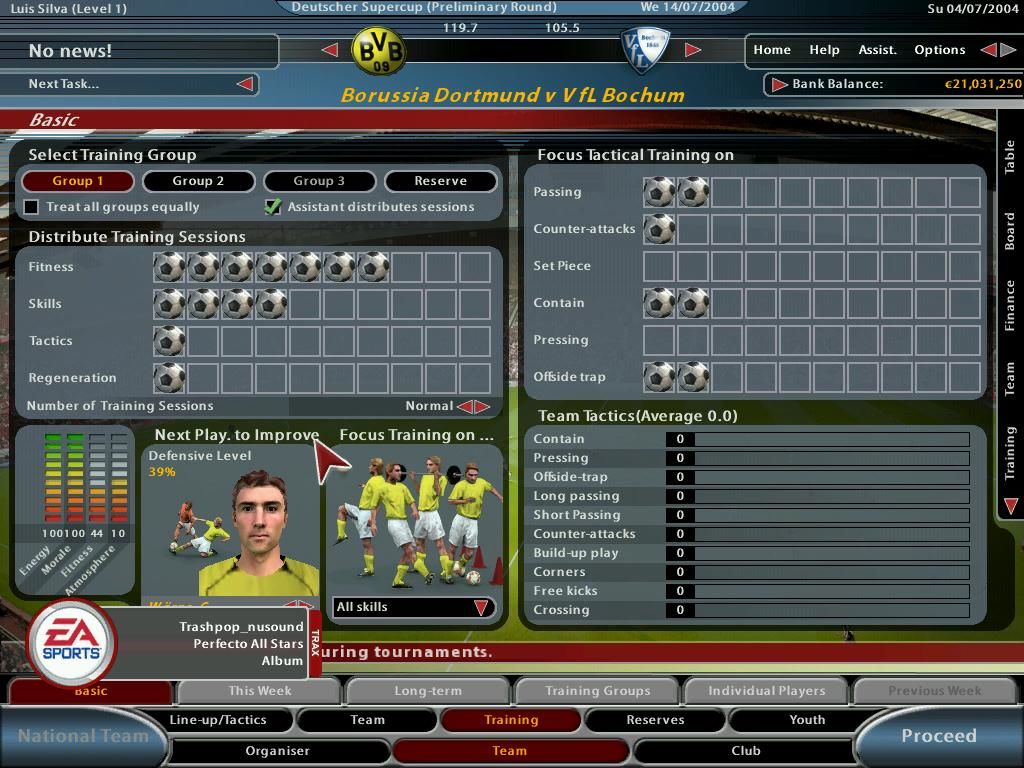Open the Reserves menu

point(655,720)
